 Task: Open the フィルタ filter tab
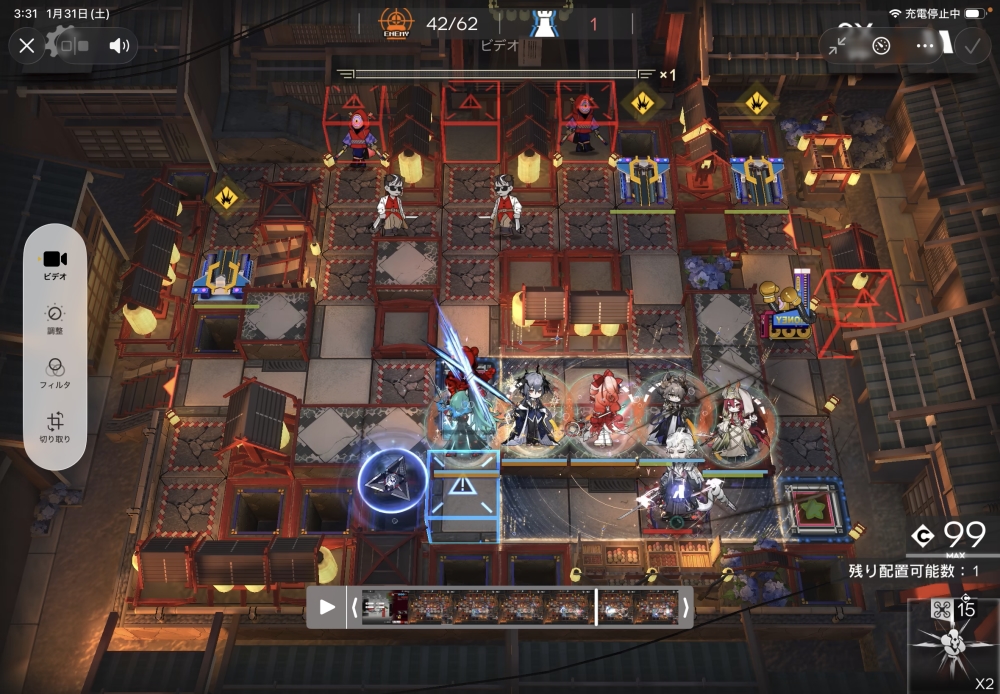55,372
